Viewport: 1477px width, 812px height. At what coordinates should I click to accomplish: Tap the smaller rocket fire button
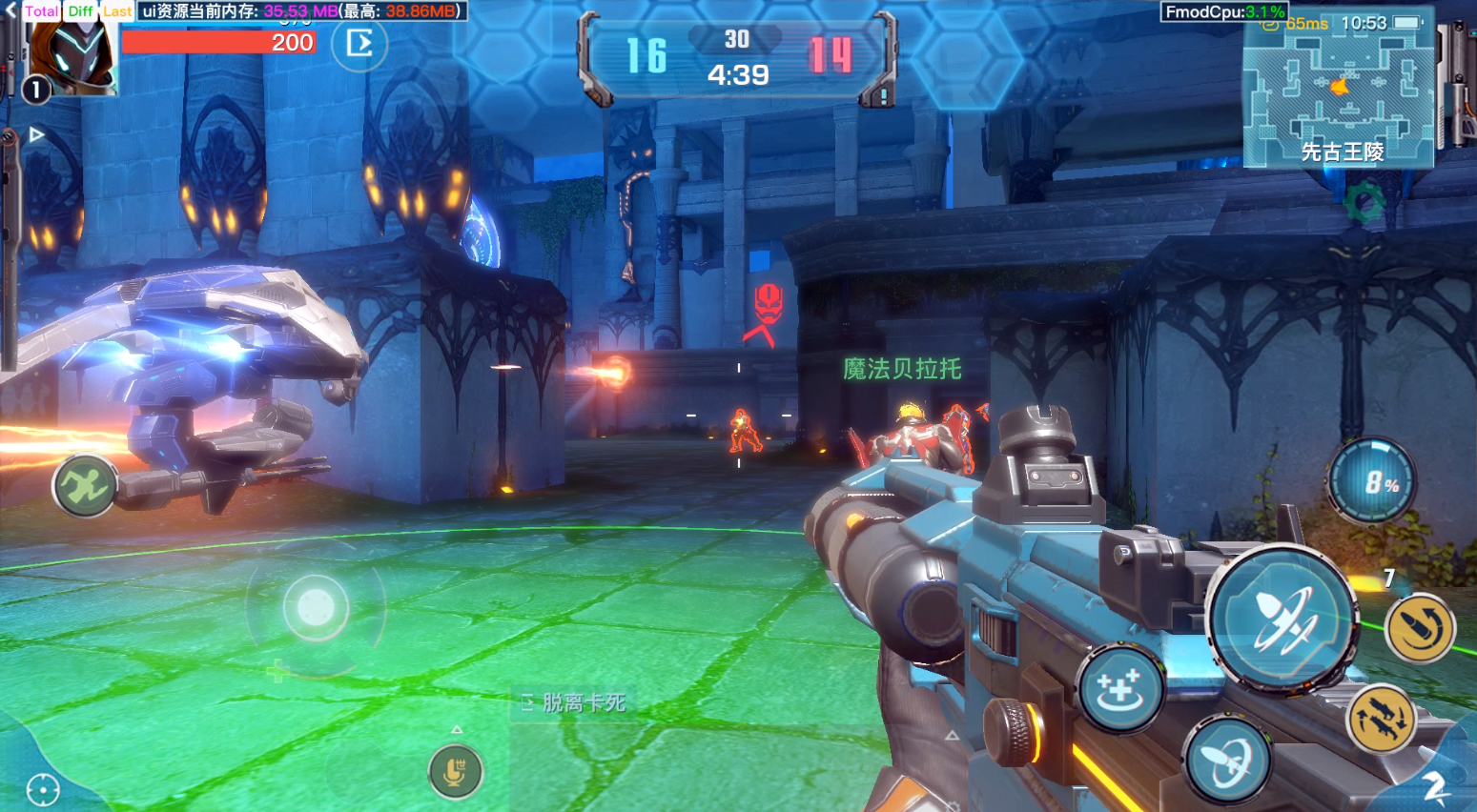tap(1228, 761)
